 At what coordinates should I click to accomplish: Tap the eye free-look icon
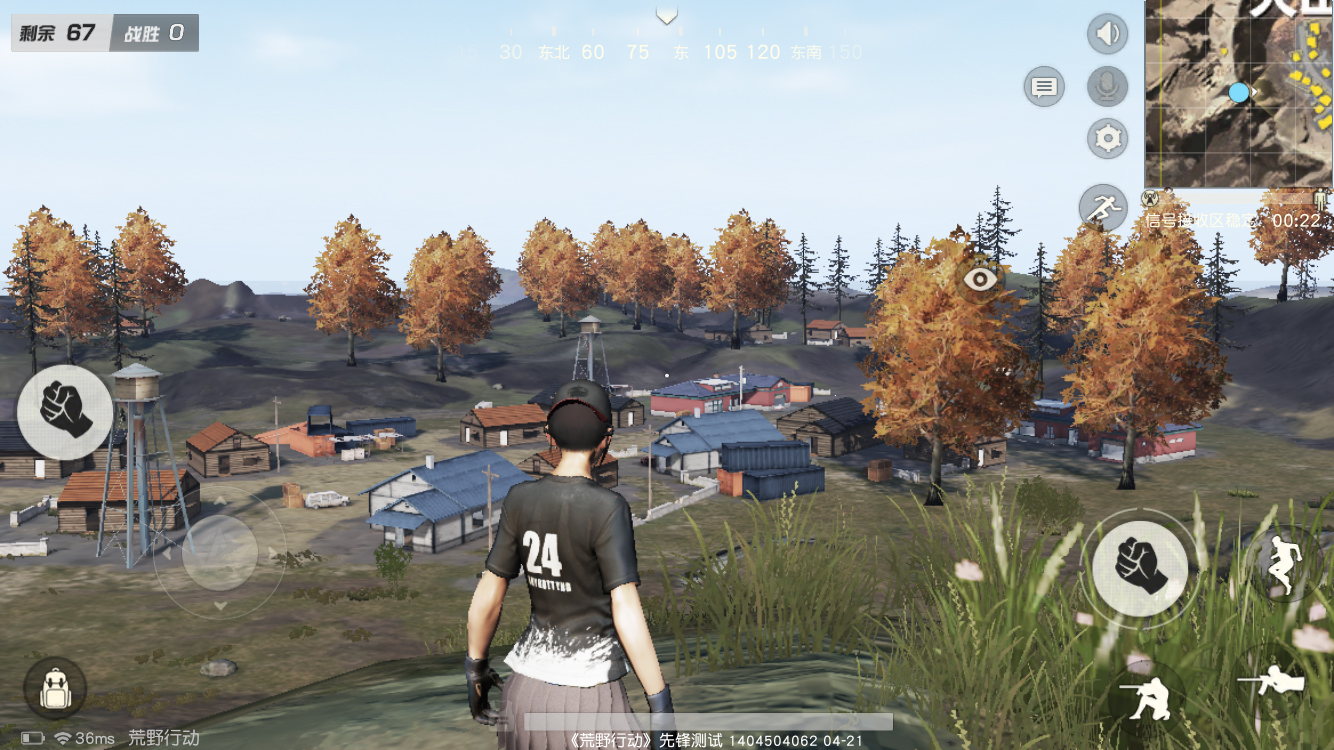(981, 279)
